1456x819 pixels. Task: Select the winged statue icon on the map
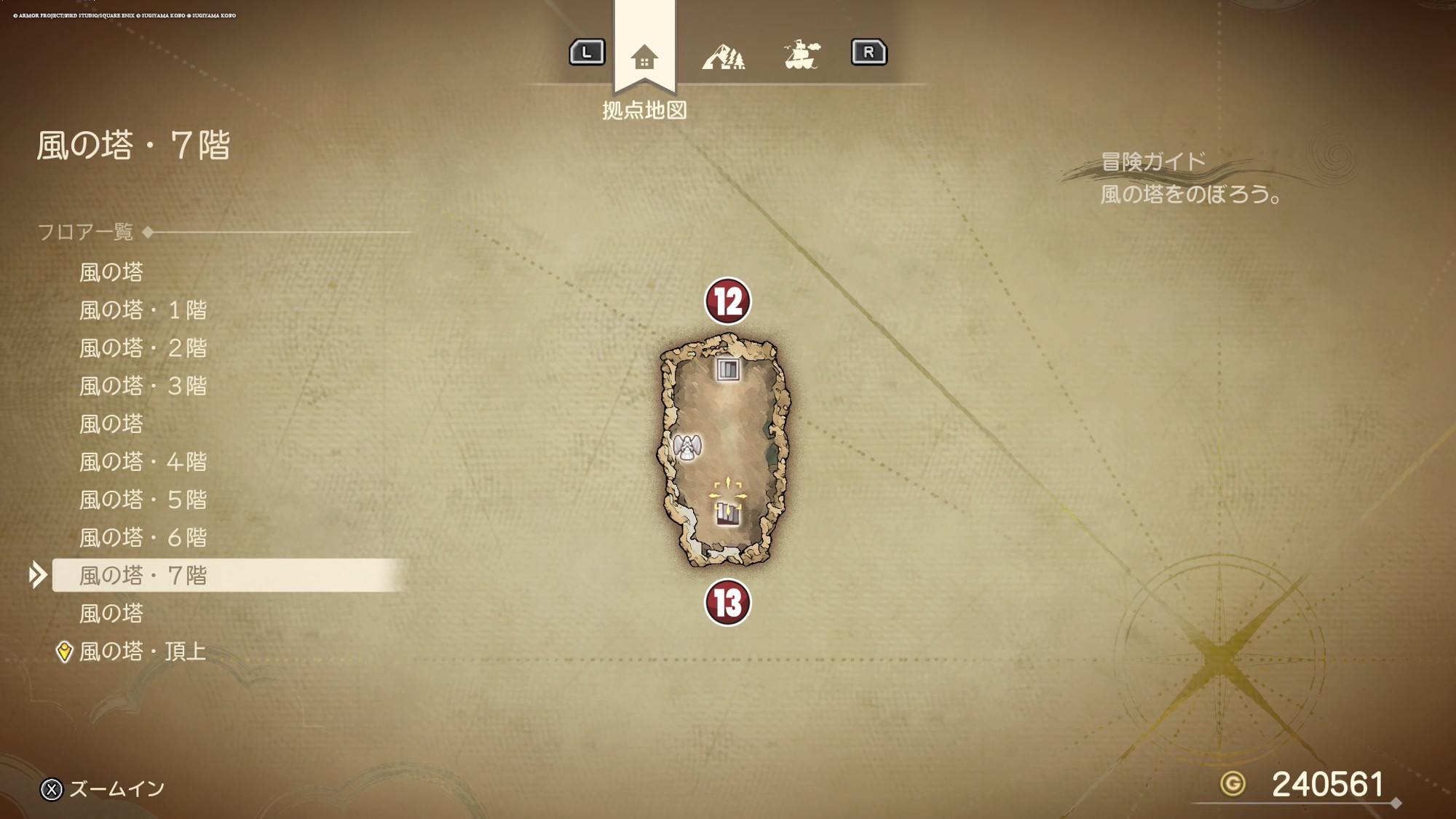(687, 446)
